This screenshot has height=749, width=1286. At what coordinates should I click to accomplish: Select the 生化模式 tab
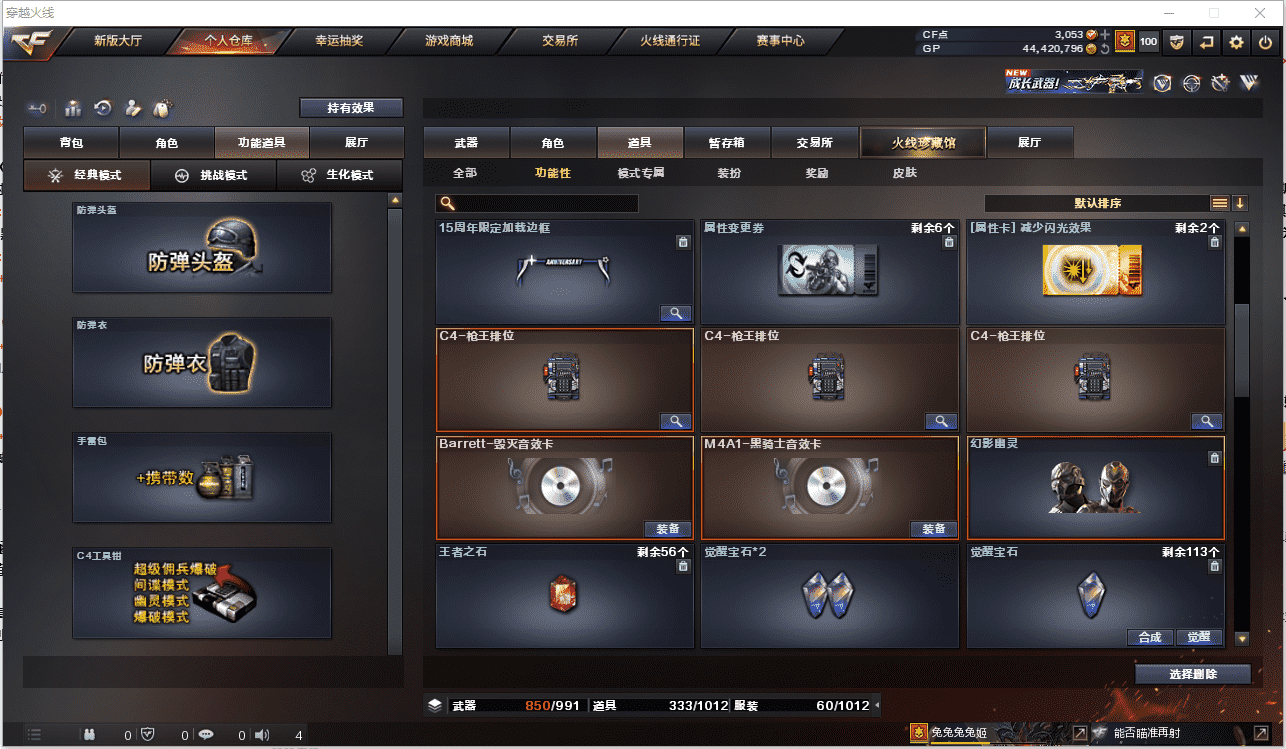click(x=340, y=175)
